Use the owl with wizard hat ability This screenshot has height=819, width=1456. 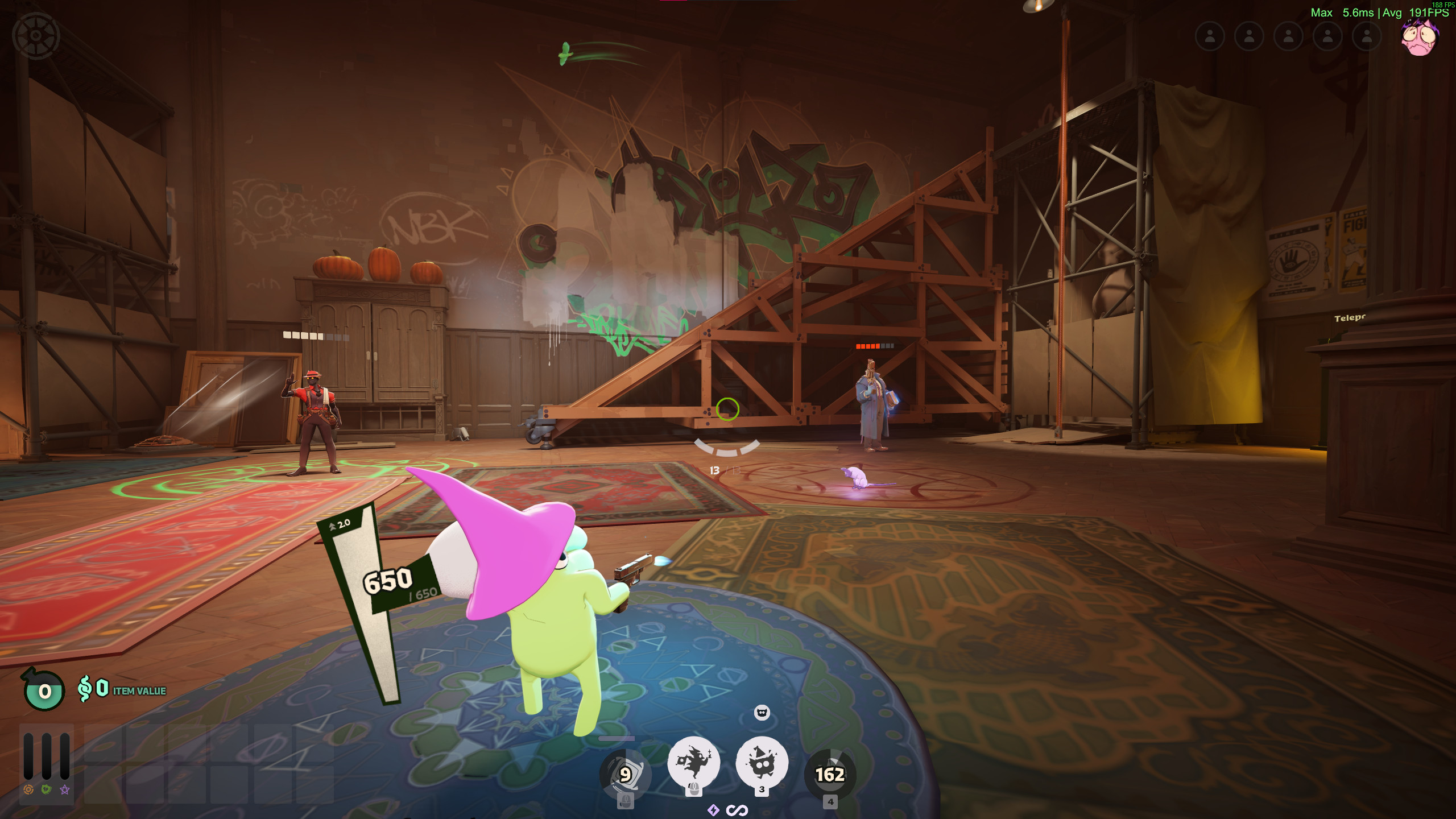(x=762, y=763)
